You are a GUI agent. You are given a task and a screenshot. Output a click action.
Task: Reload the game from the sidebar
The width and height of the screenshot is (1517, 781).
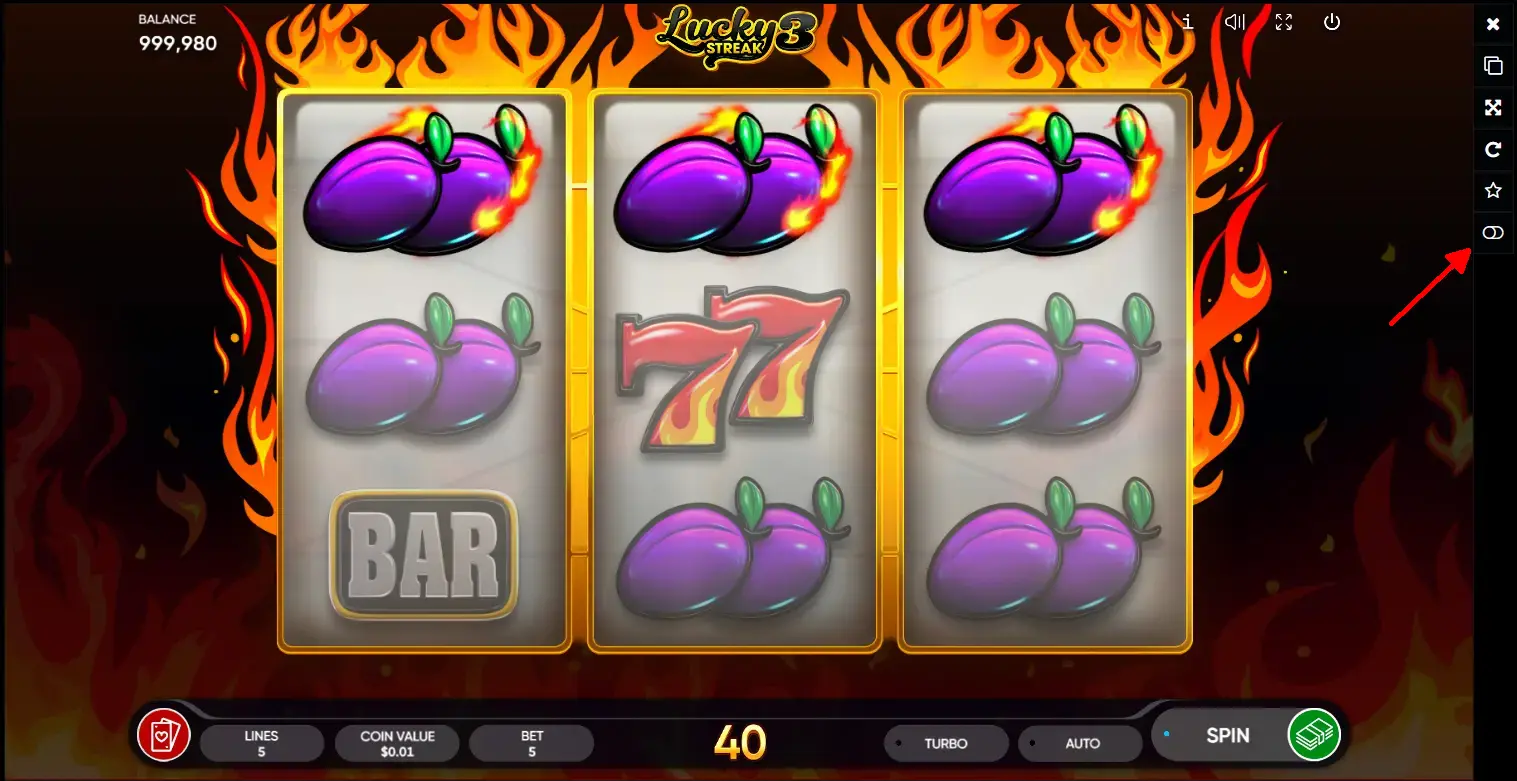tap(1493, 150)
